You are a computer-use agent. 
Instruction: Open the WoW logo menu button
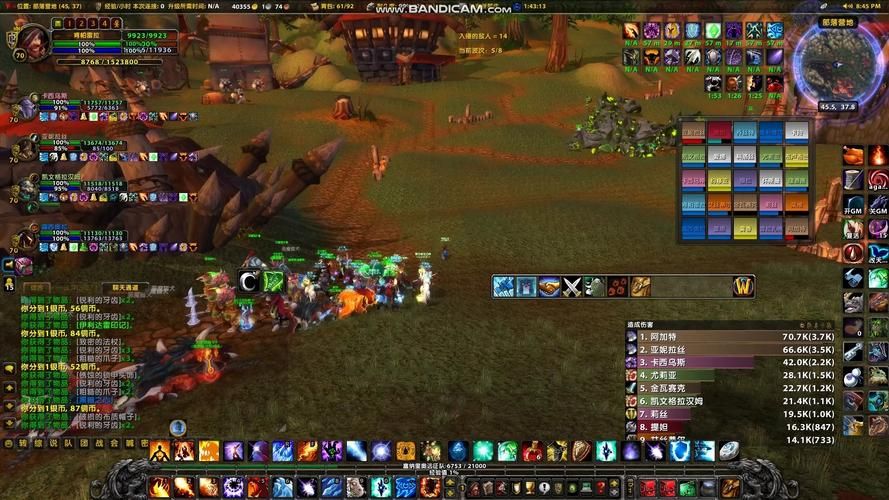743,286
